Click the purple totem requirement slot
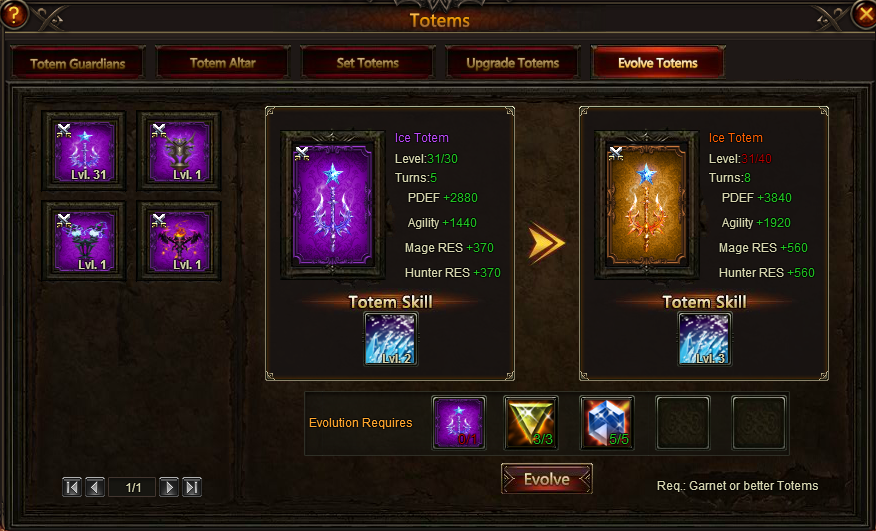This screenshot has width=876, height=531. point(459,423)
